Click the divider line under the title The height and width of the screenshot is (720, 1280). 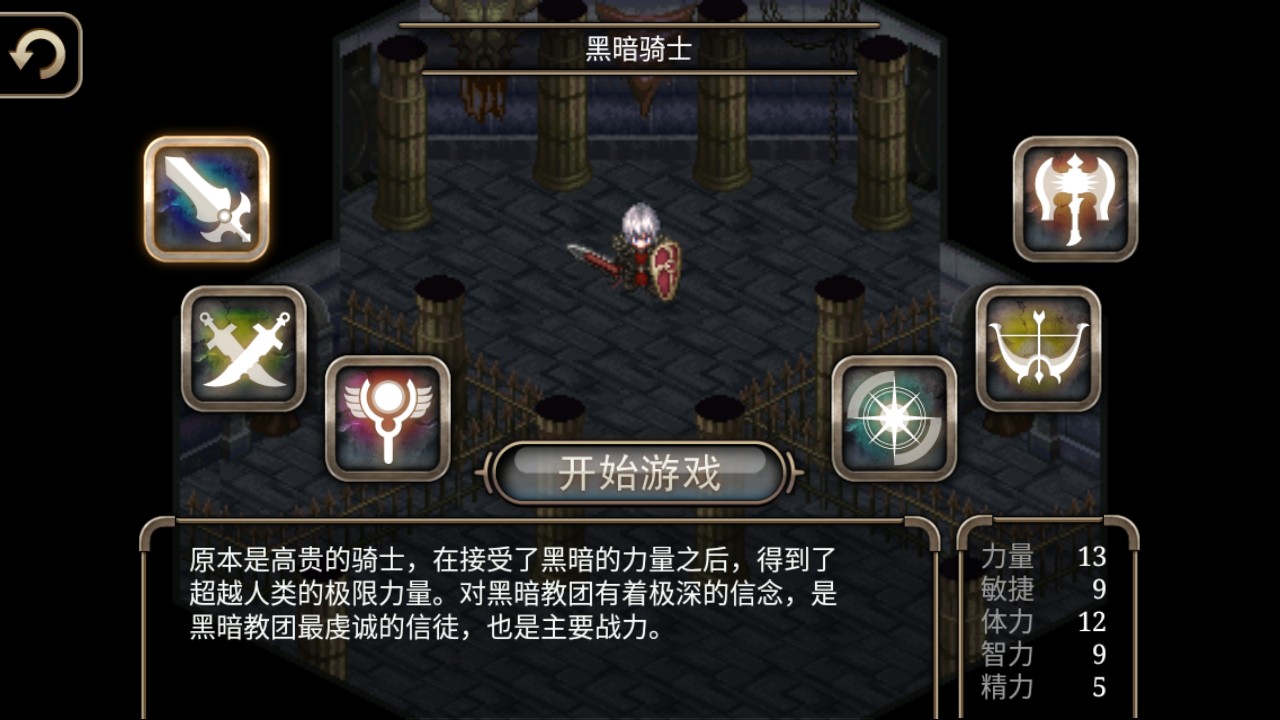[639, 71]
